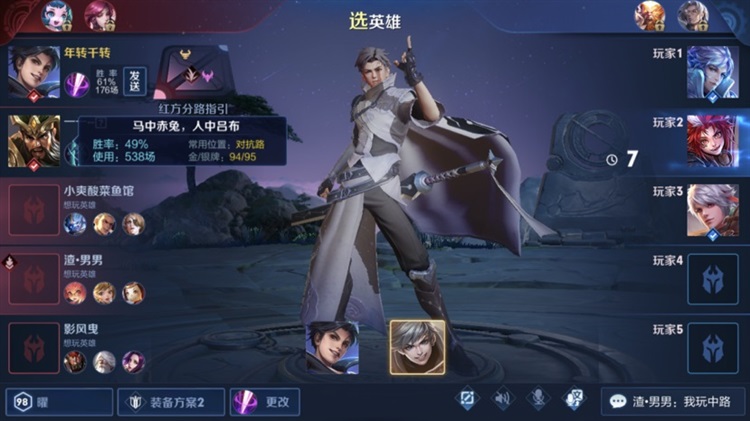The height and width of the screenshot is (421, 750).
Task: Toggle the speaker sound icon
Action: point(502,400)
